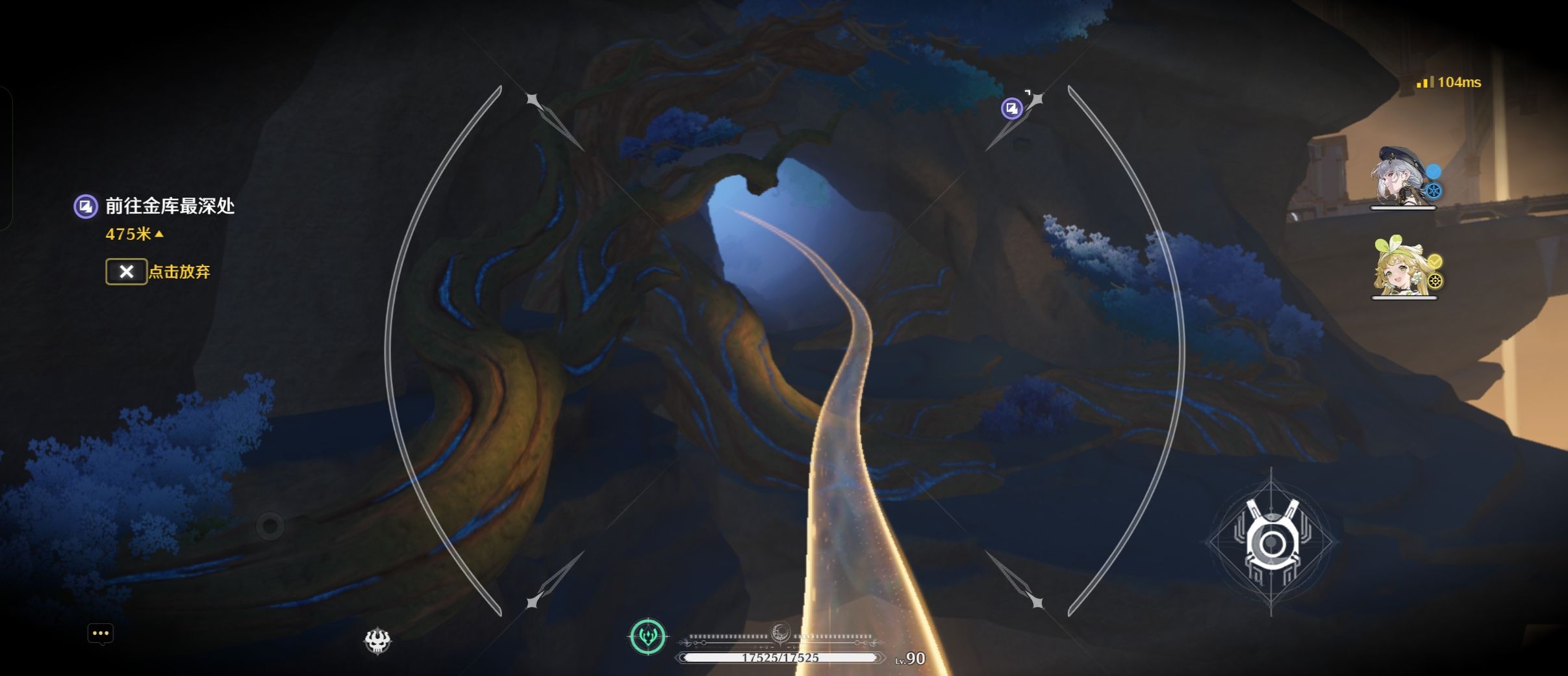Tap the skull emblem icon

pos(377,641)
